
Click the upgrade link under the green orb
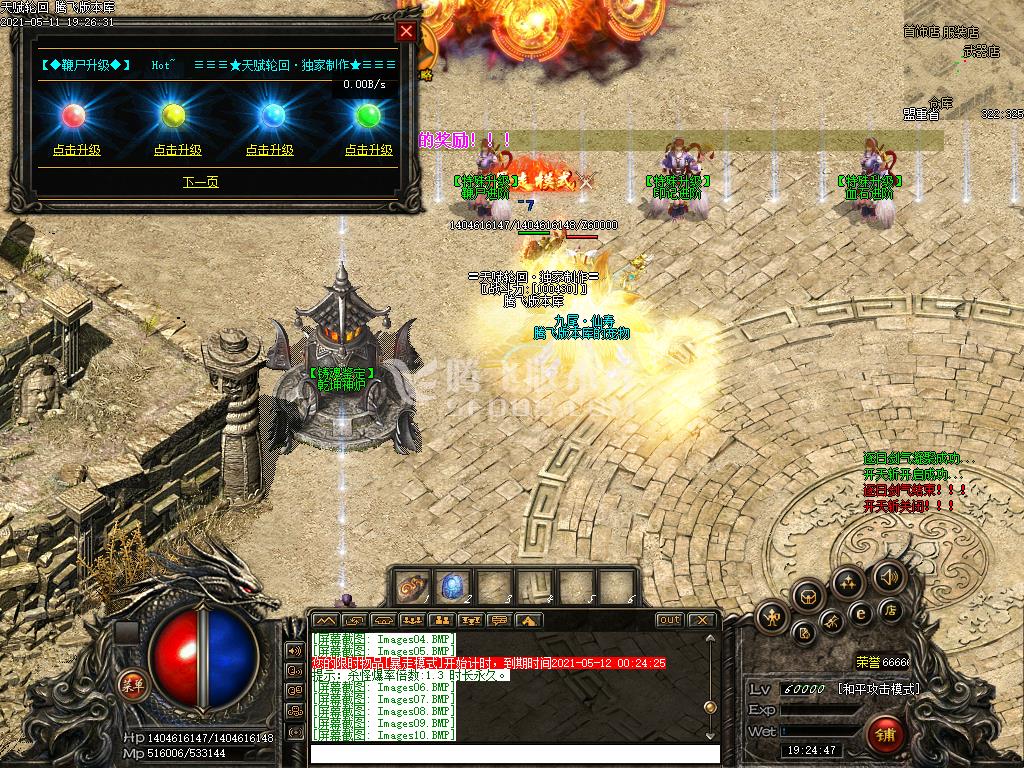pyautogui.click(x=369, y=150)
